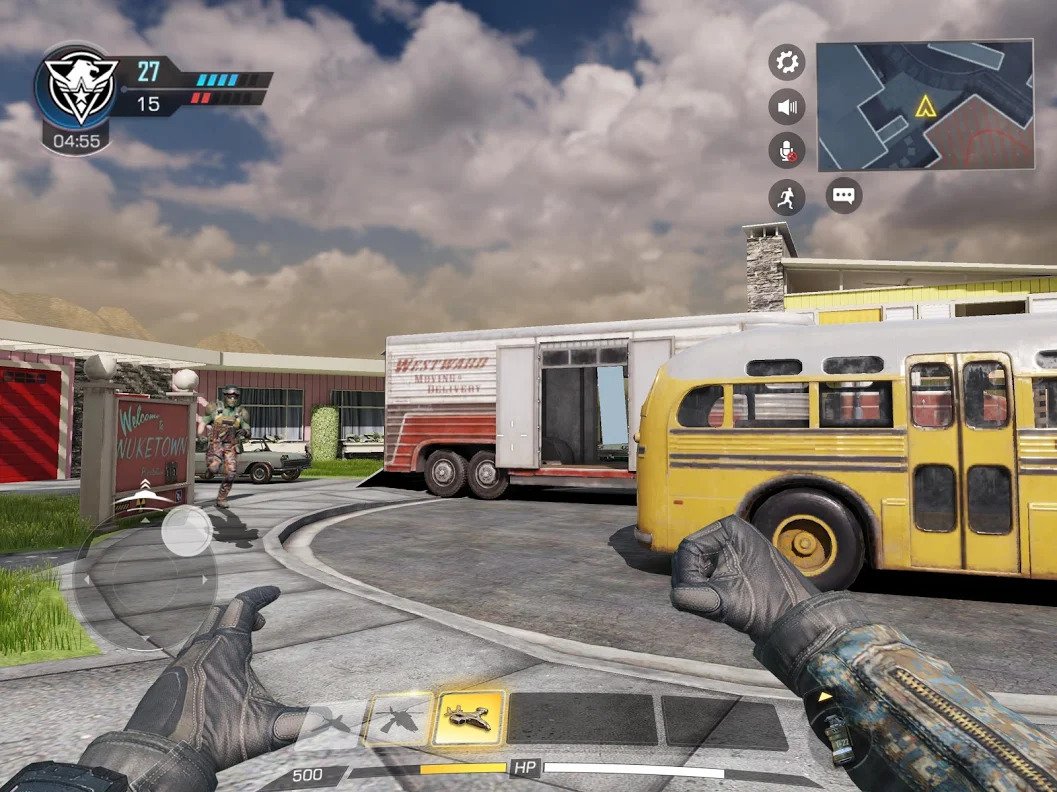Expand the minimap
This screenshot has width=1057, height=792.
pos(925,105)
